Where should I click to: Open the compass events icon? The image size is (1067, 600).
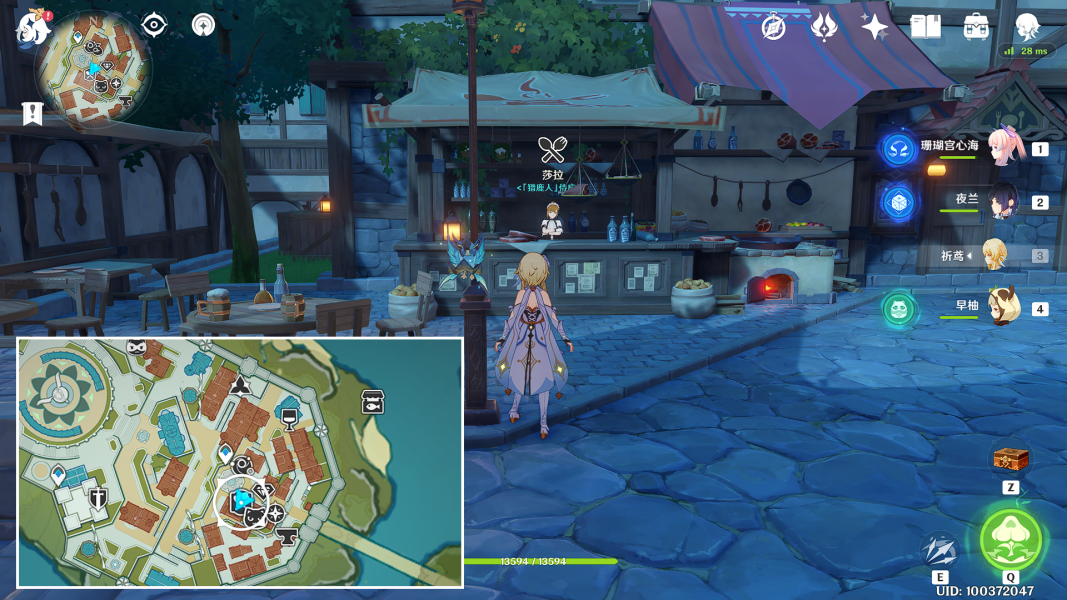click(773, 27)
